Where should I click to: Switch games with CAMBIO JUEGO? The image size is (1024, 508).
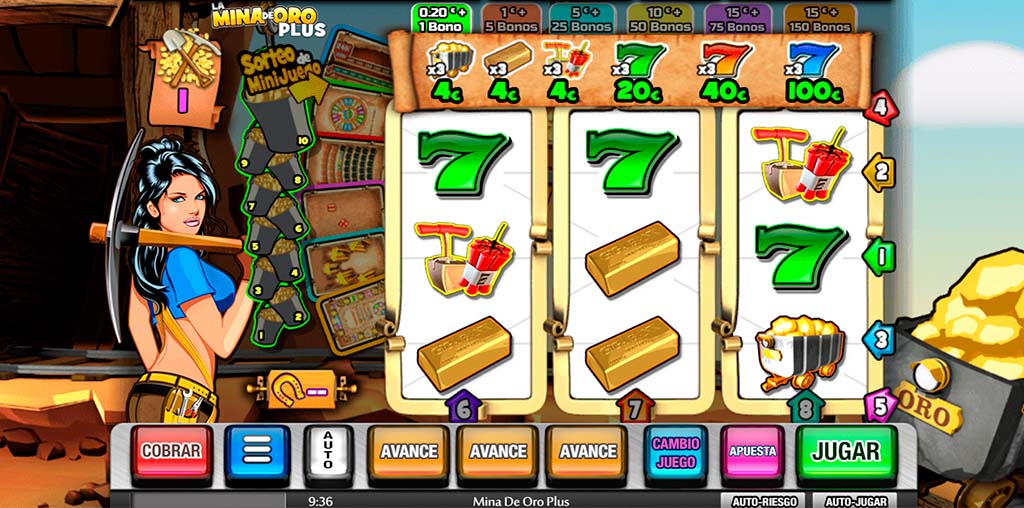(x=676, y=452)
